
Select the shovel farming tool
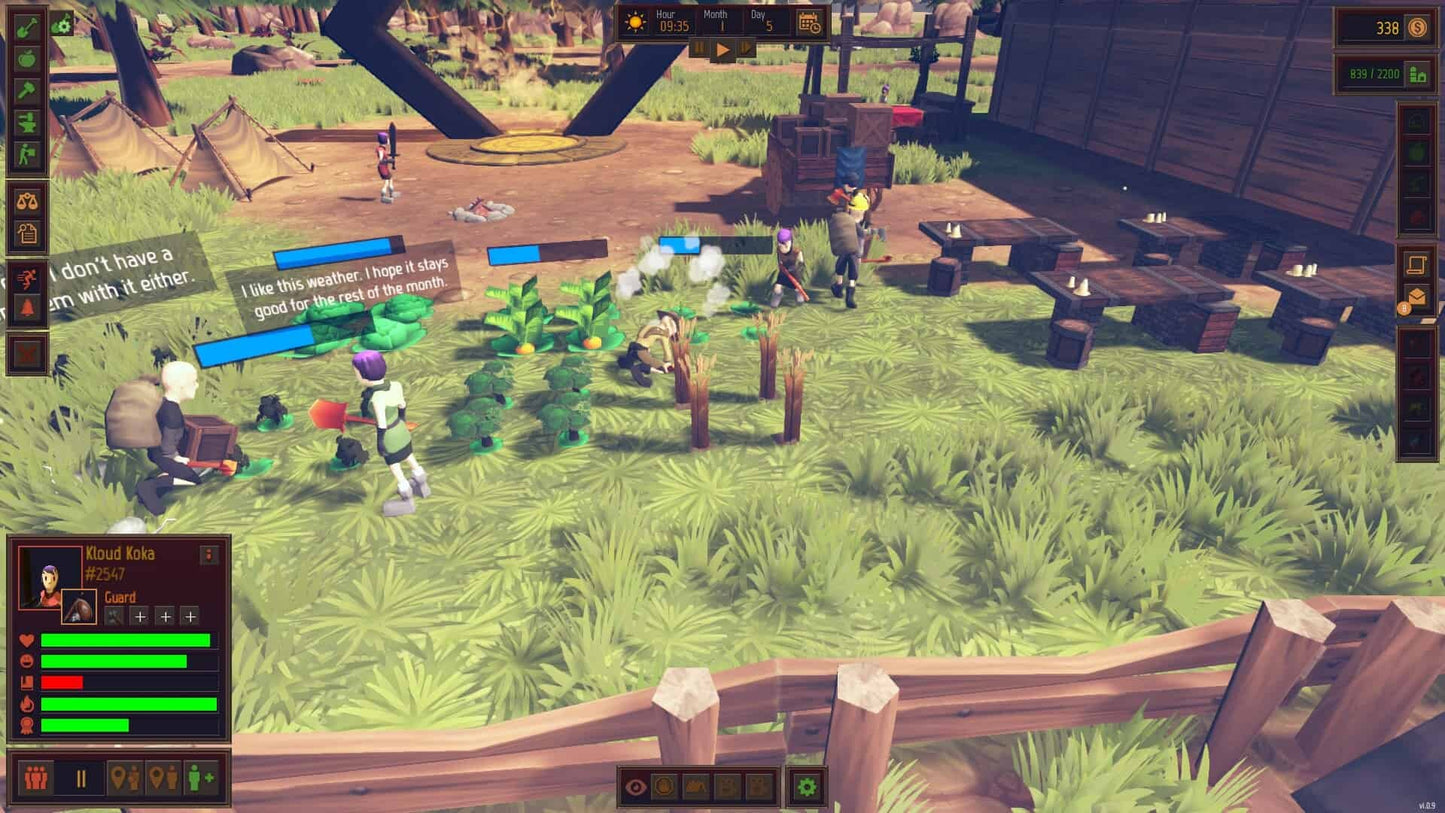[27, 27]
